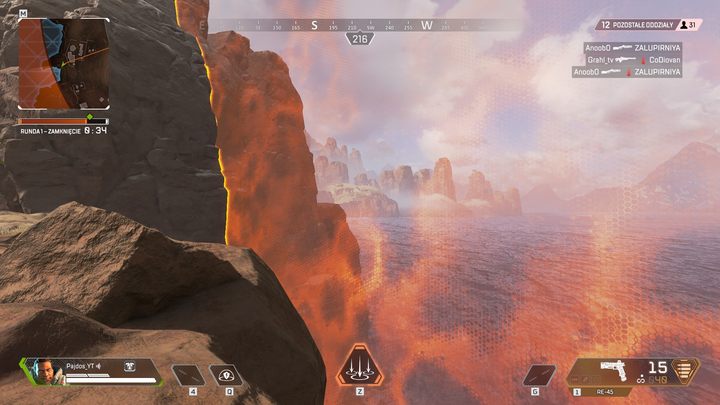Activate the ultimate ability icon
The width and height of the screenshot is (720, 405).
pos(357,365)
